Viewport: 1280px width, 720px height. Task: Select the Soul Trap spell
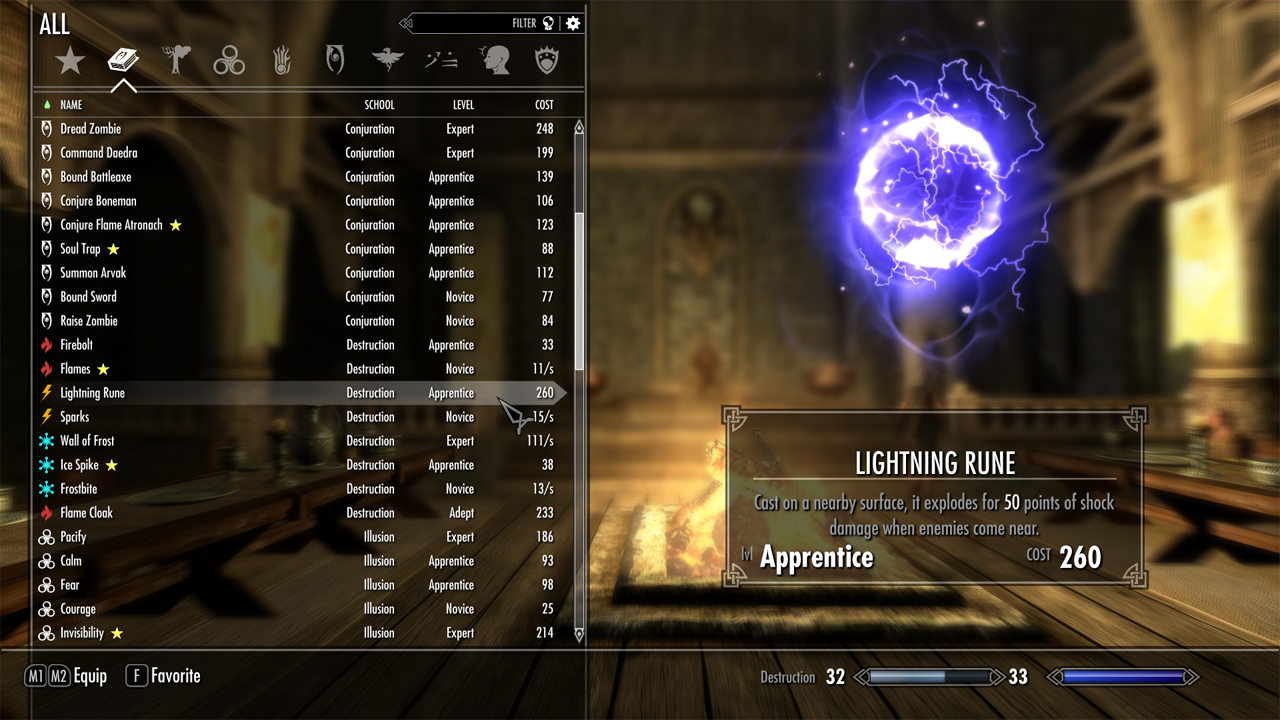pyautogui.click(x=80, y=249)
